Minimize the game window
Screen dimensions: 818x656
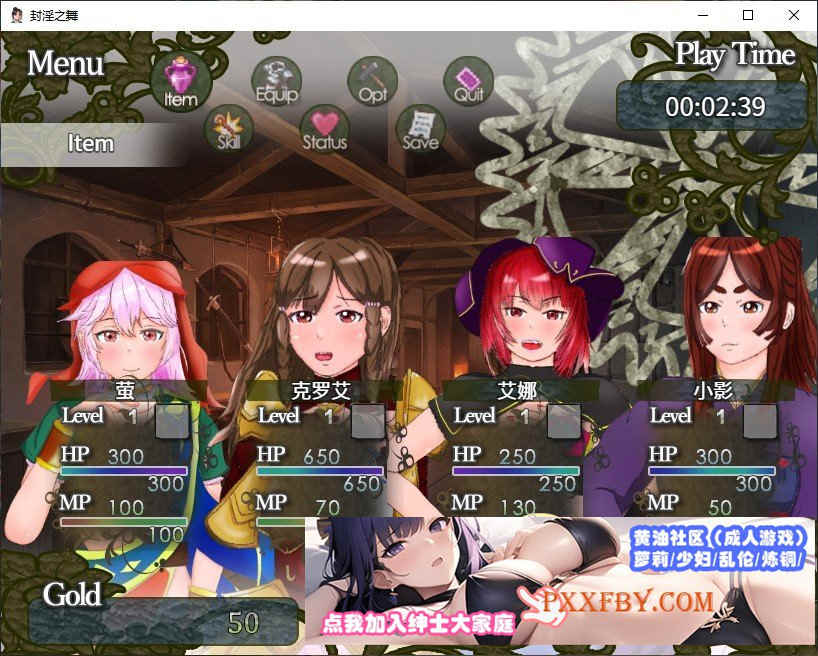tap(702, 15)
